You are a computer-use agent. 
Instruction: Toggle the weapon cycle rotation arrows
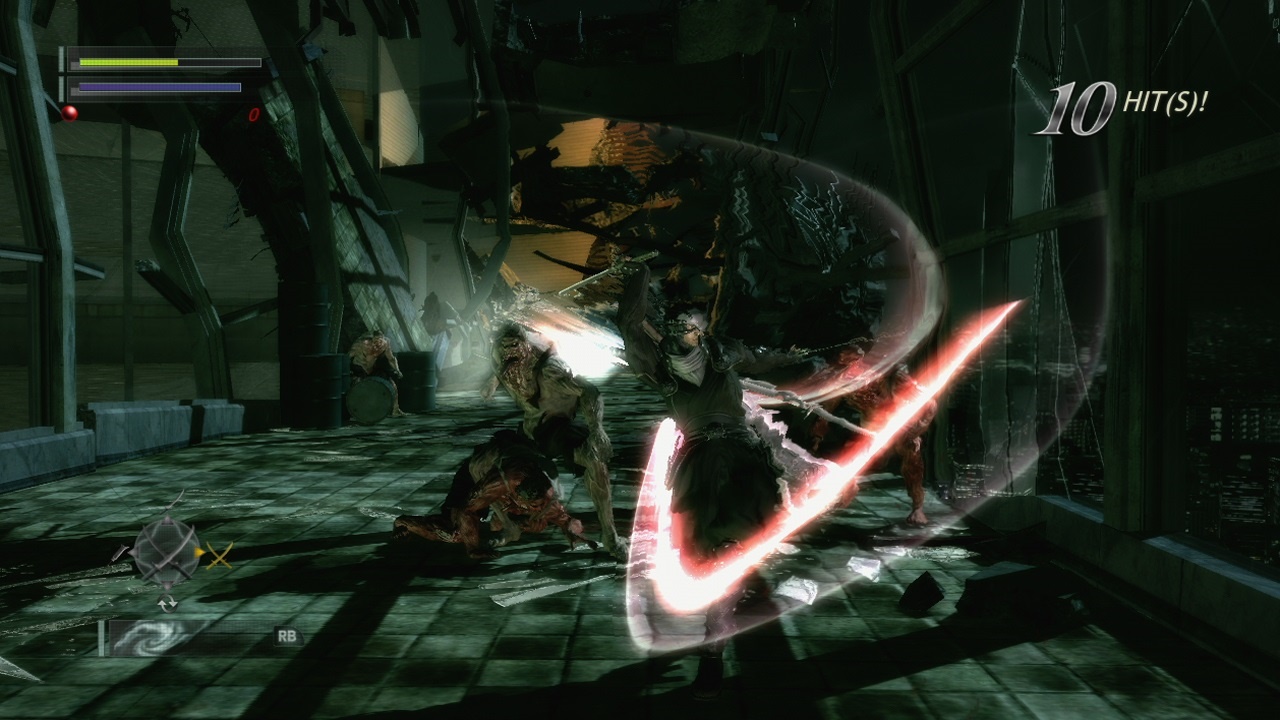click(x=167, y=601)
